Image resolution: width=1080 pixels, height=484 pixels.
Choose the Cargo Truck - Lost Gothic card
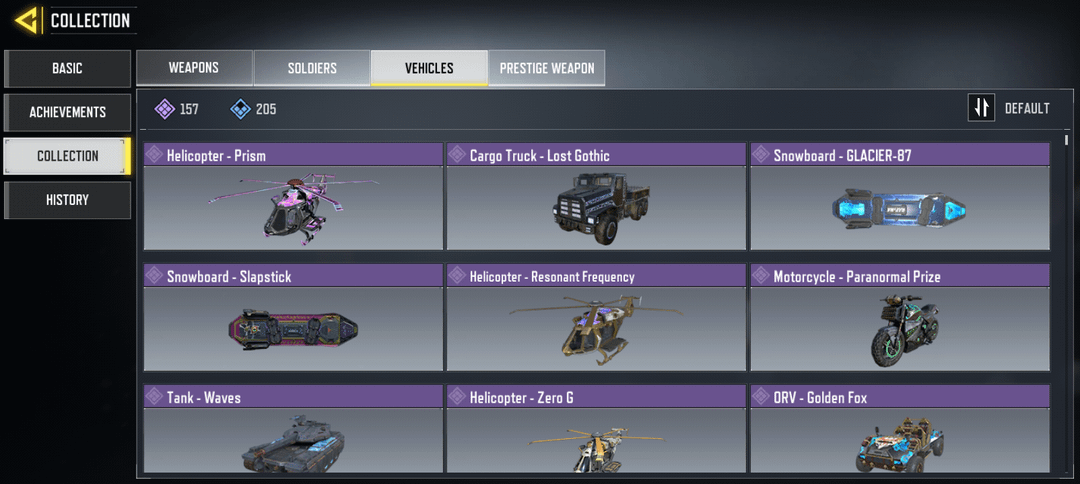[596, 196]
